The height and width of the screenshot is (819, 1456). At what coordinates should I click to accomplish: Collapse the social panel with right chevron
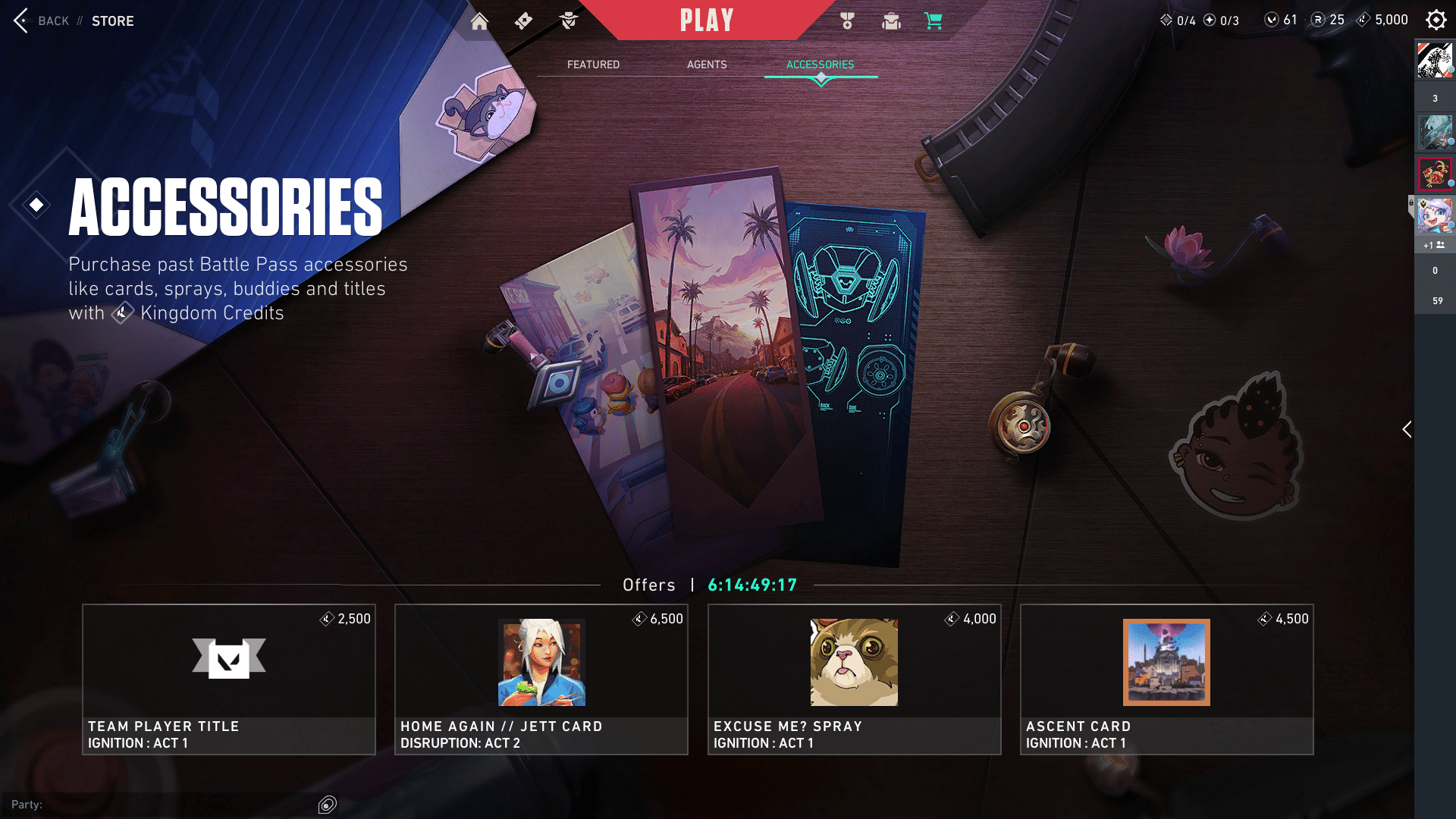pyautogui.click(x=1407, y=429)
